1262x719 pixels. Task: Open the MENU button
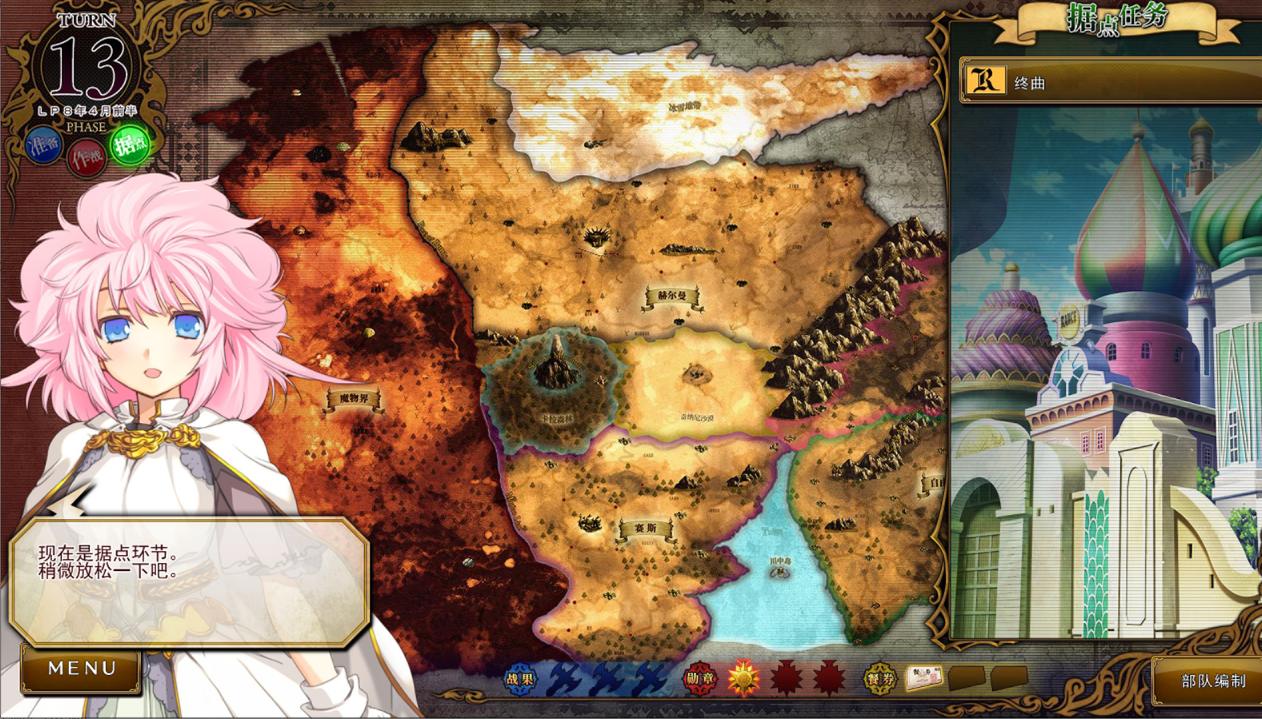(82, 669)
